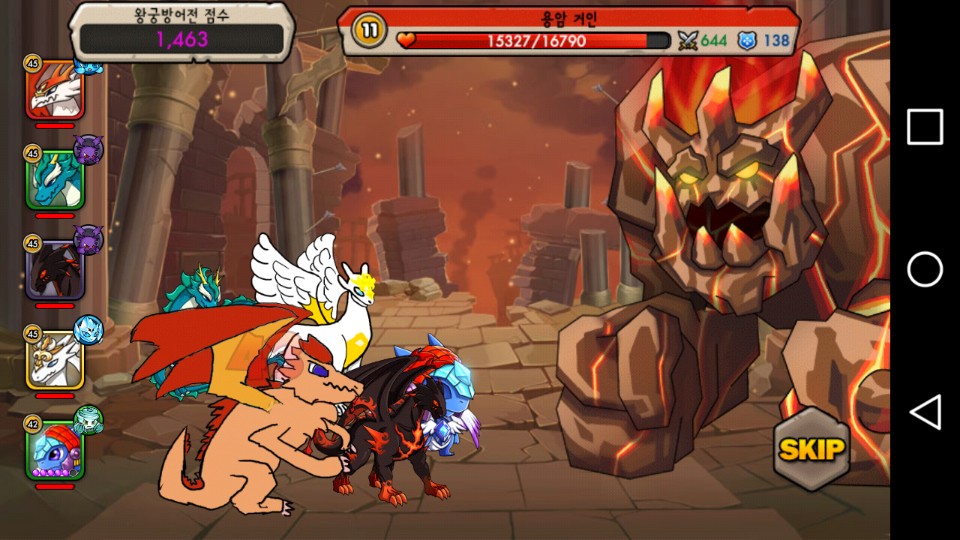960x540 pixels.
Task: Pick the white horned dragon portrait
Action: pyautogui.click(x=55, y=360)
